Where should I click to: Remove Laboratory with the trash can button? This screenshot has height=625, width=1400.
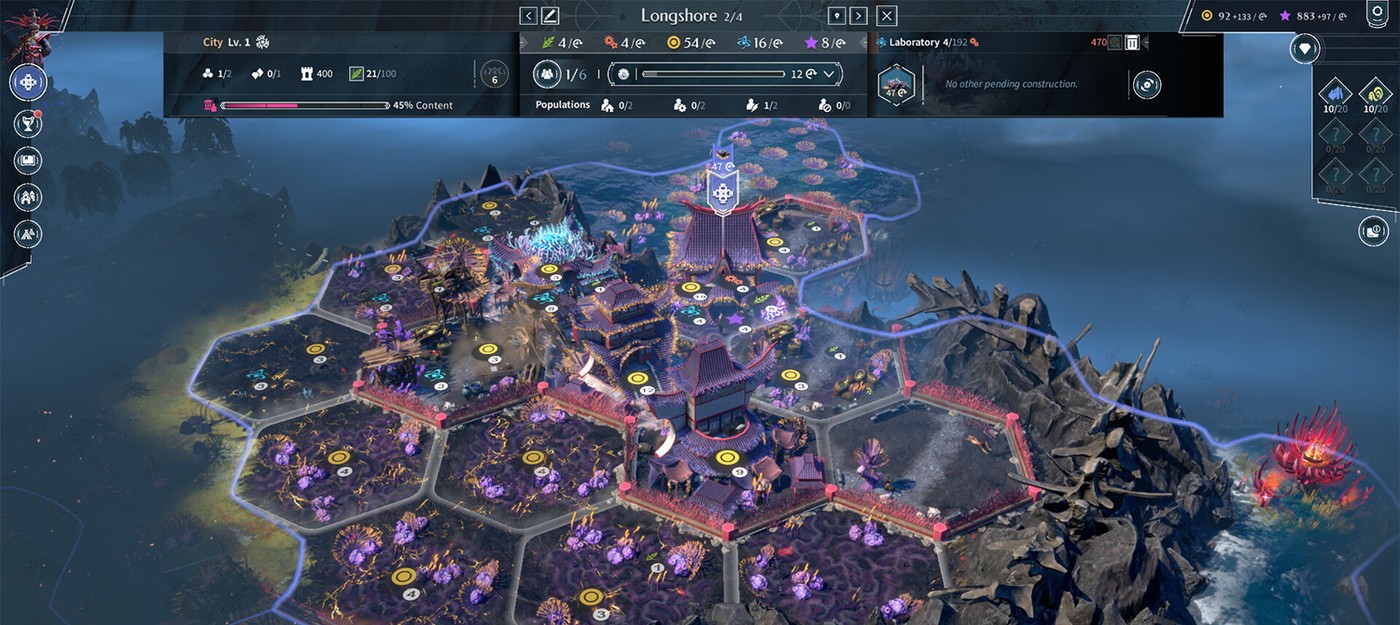pyautogui.click(x=1132, y=42)
